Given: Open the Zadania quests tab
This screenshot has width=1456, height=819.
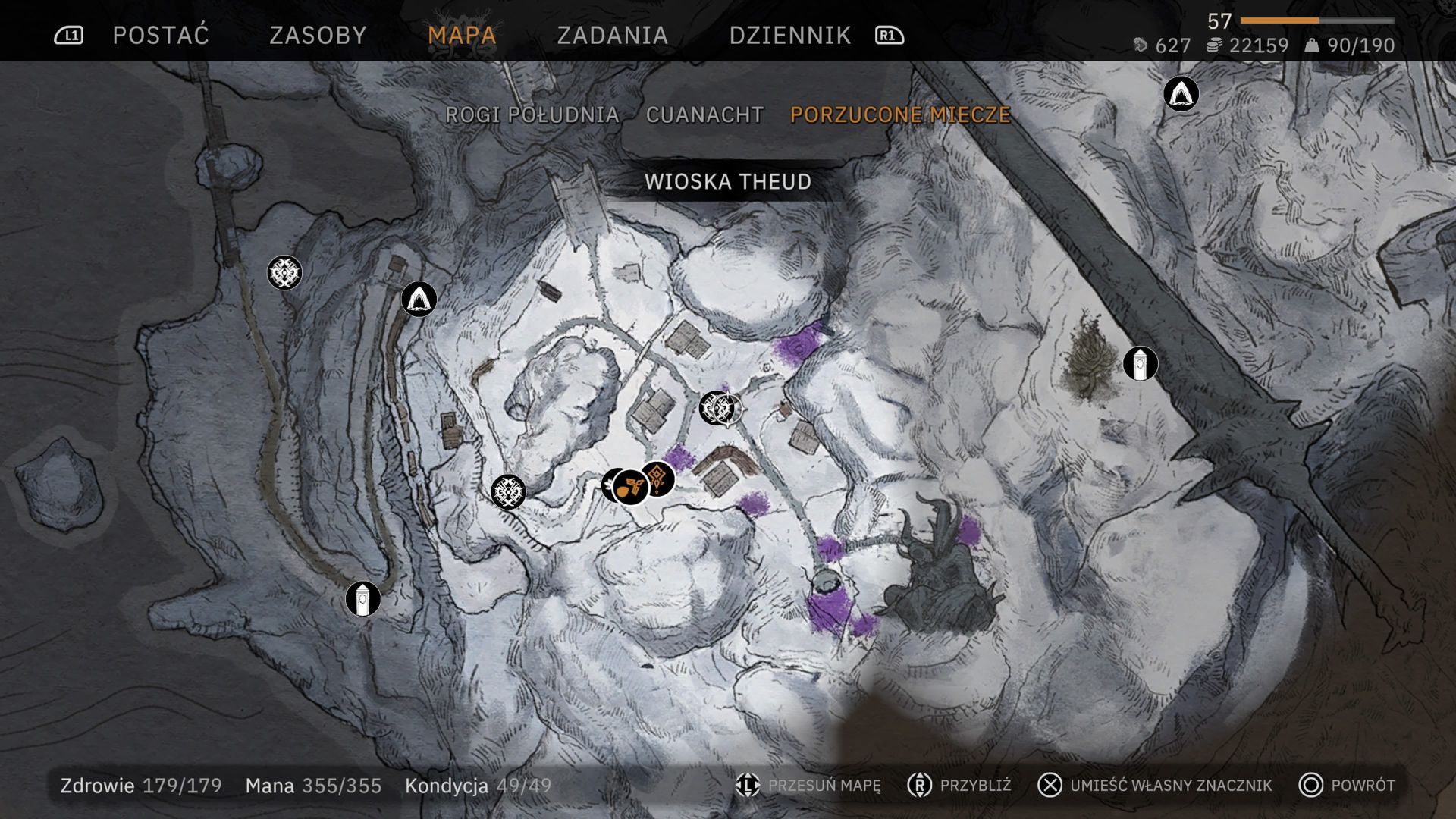Looking at the screenshot, I should tap(612, 36).
